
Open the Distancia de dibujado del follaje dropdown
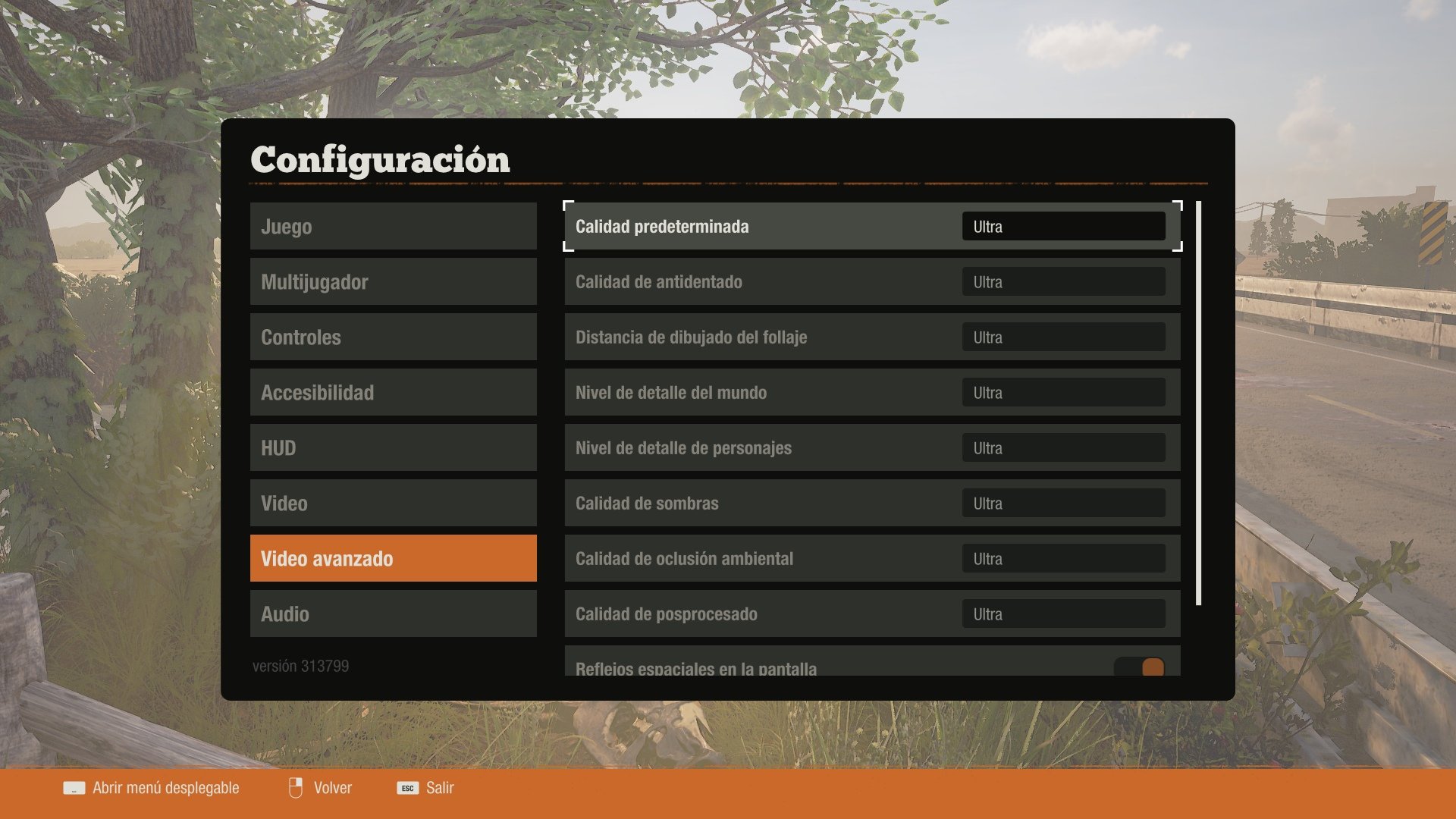1063,337
